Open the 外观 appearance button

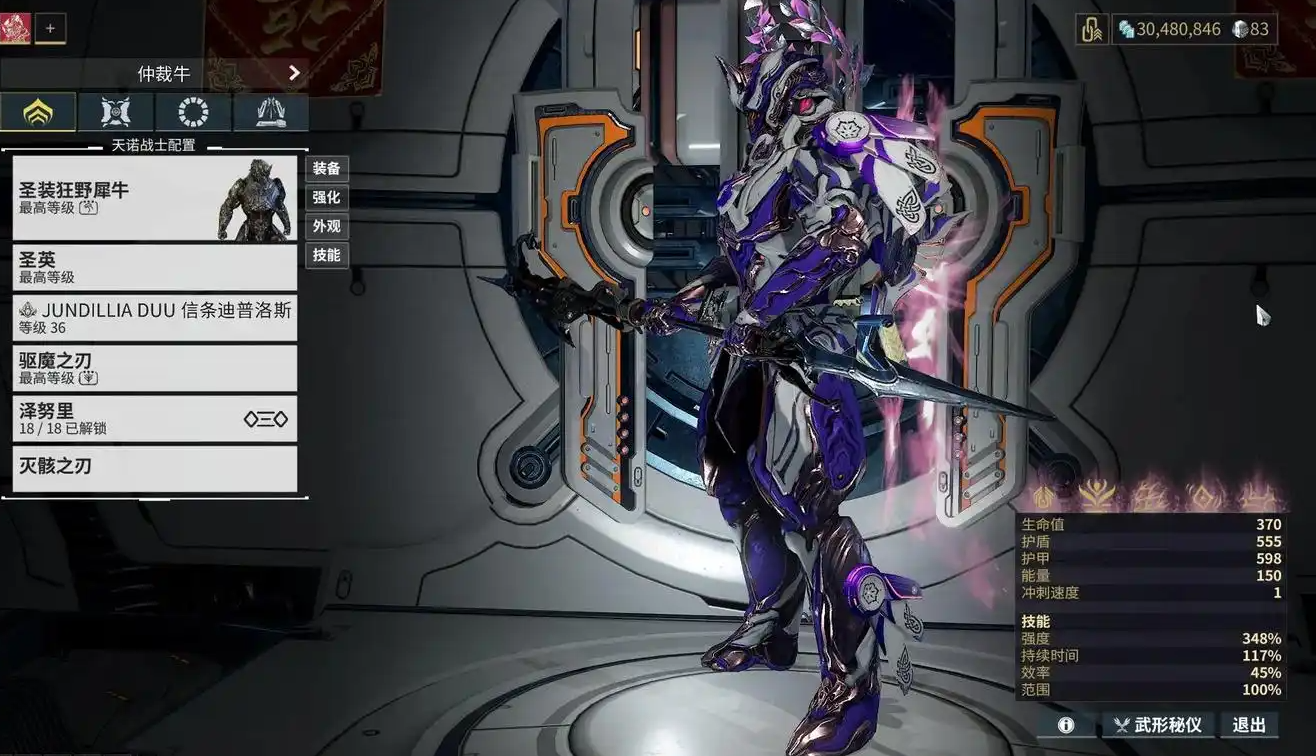pos(326,226)
